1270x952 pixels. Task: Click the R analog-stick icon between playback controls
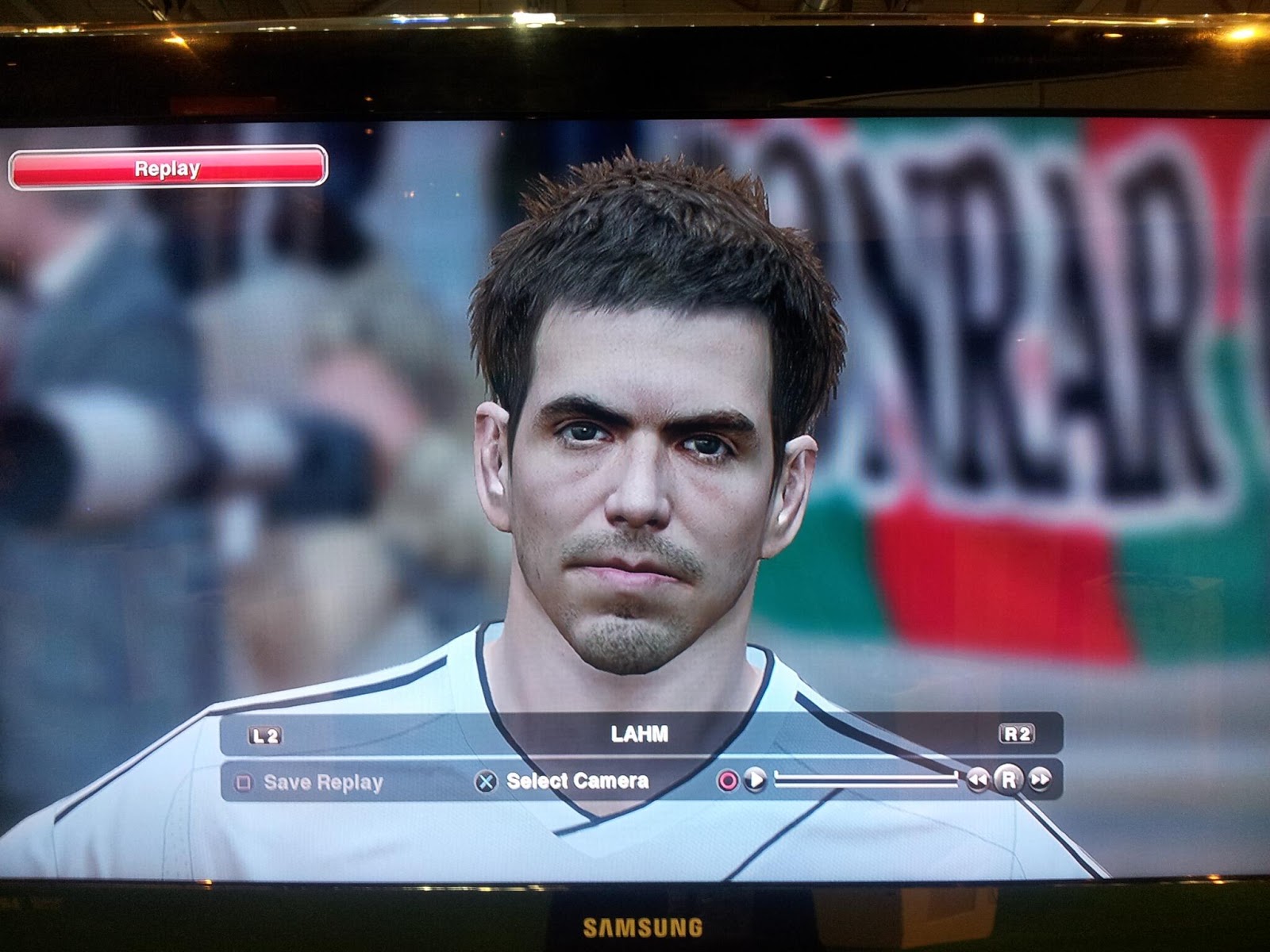pos(1008,779)
